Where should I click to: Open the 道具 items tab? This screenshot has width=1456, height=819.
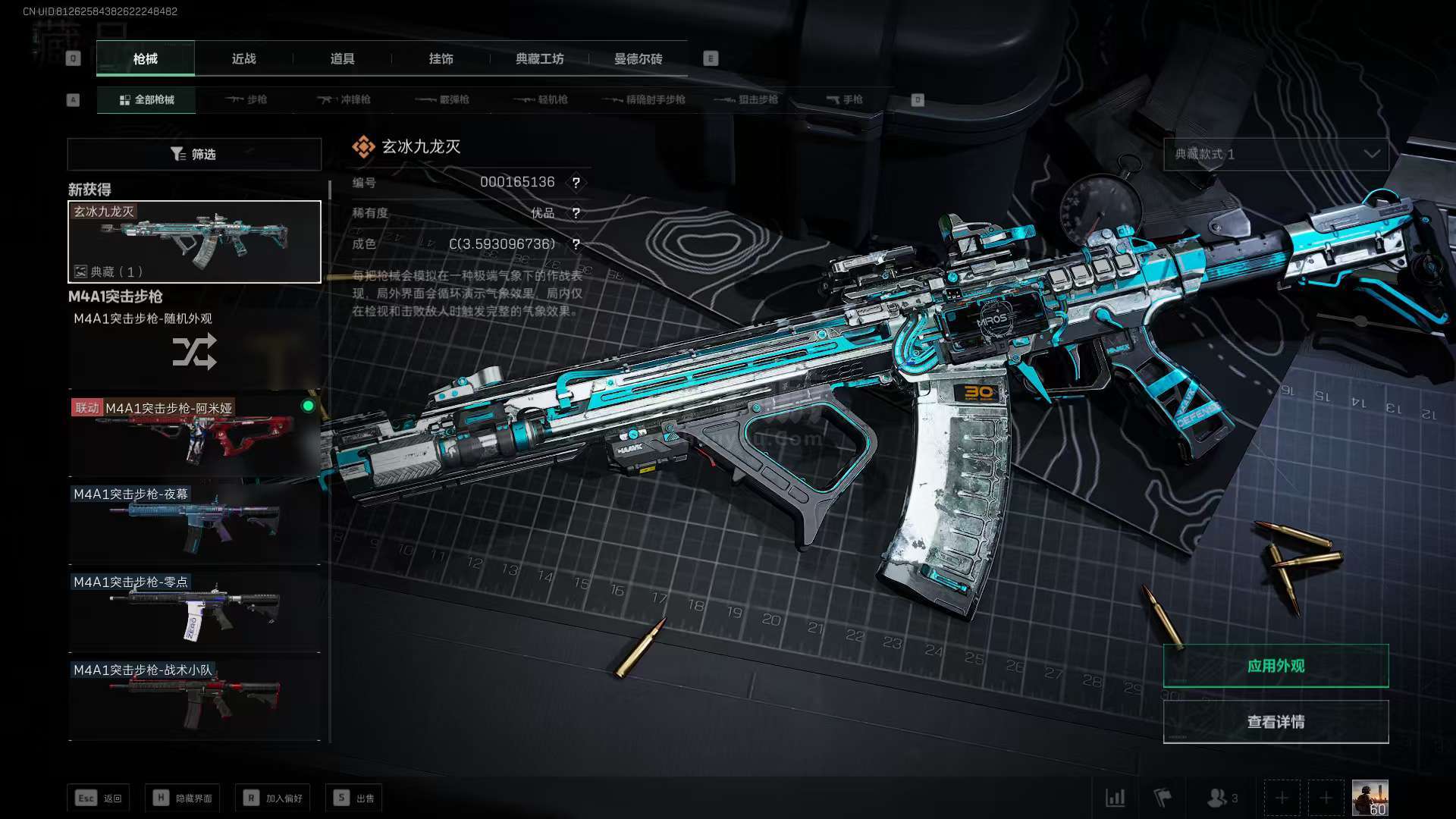click(342, 58)
